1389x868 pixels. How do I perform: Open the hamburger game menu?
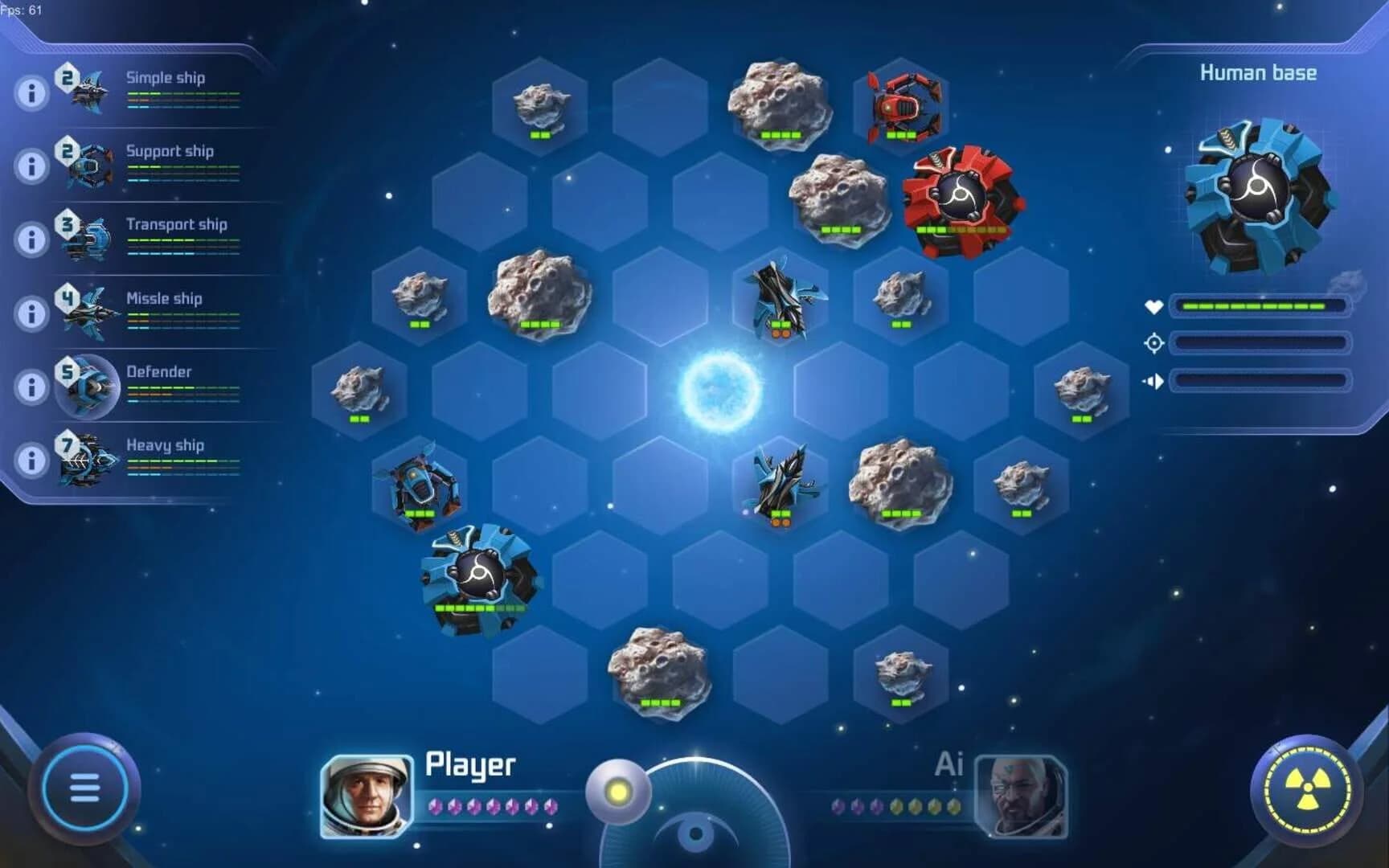coord(84,788)
